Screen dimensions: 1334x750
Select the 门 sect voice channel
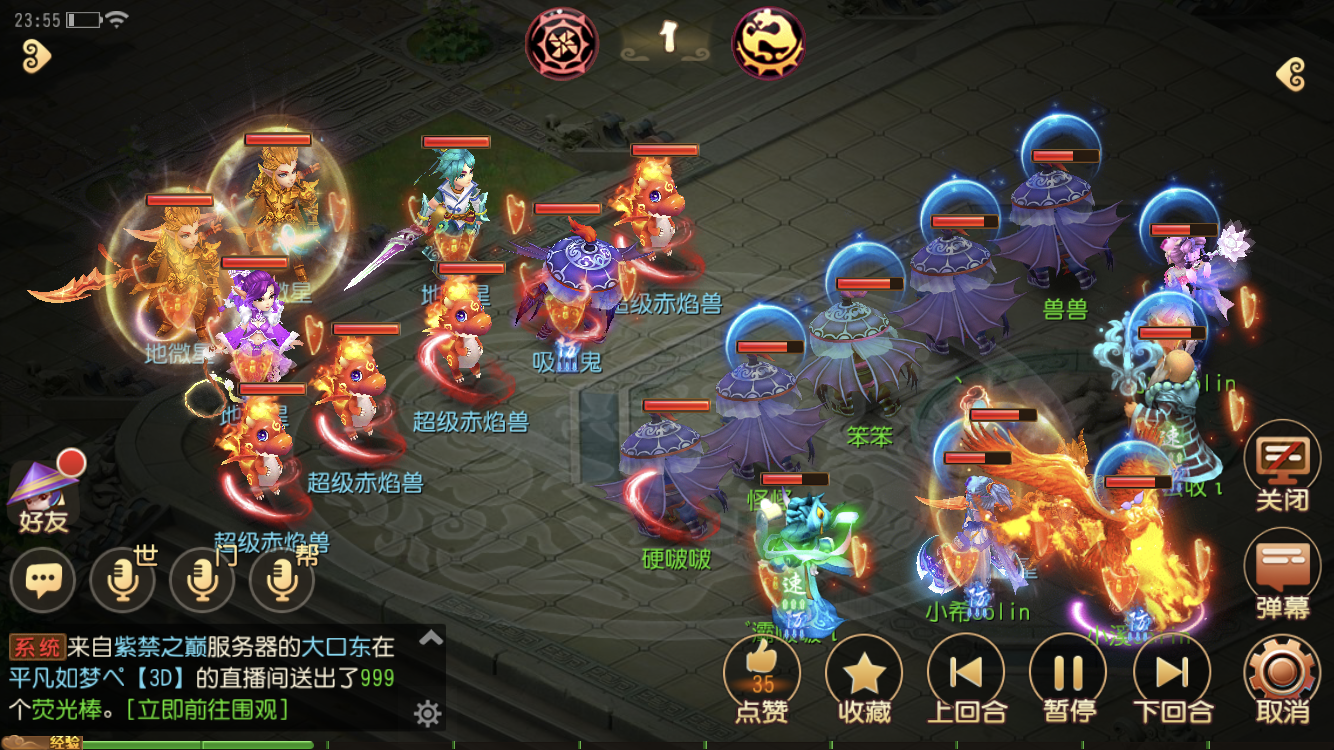[x=202, y=580]
